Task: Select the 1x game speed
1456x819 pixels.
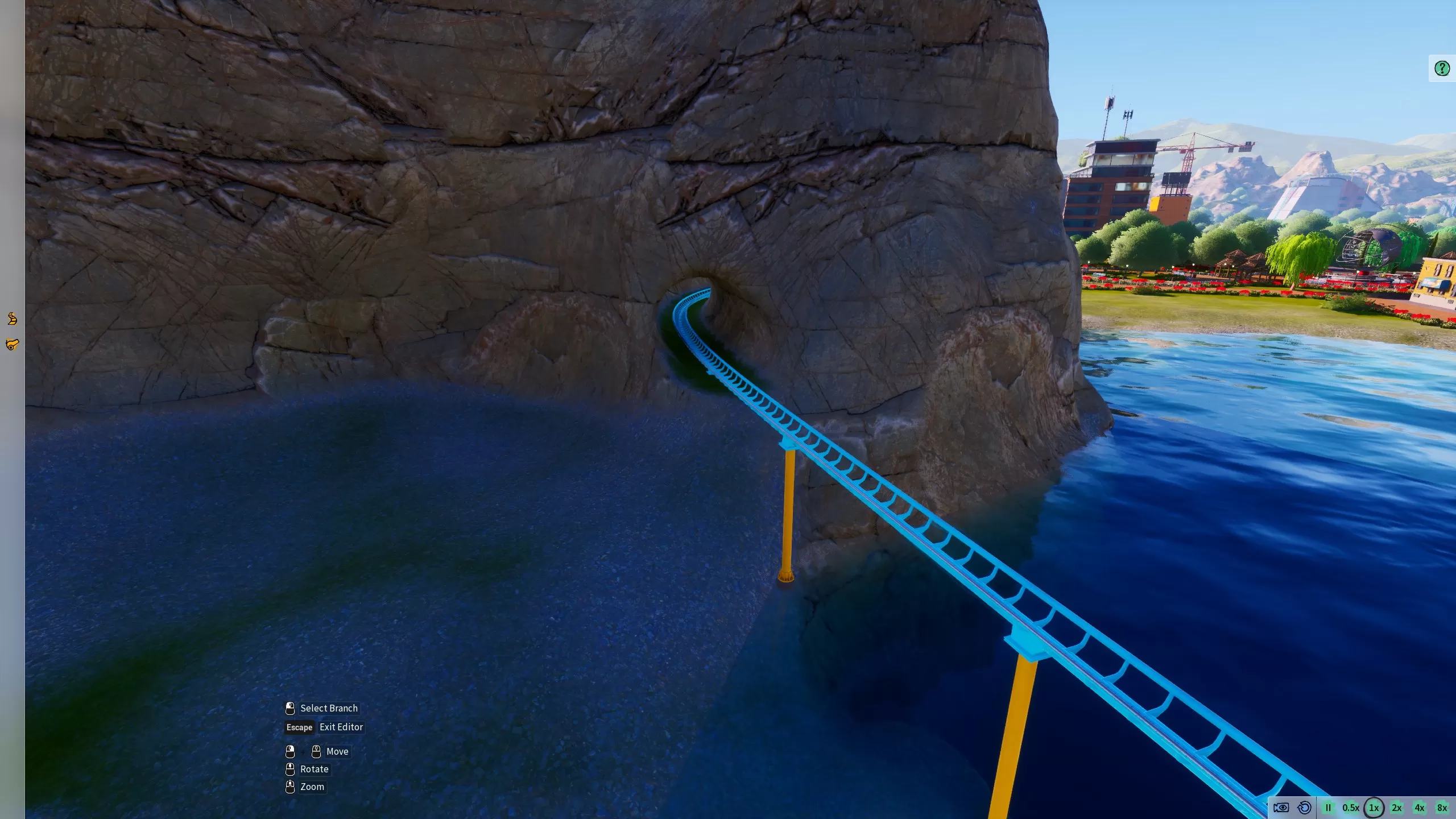Action: [1374, 808]
